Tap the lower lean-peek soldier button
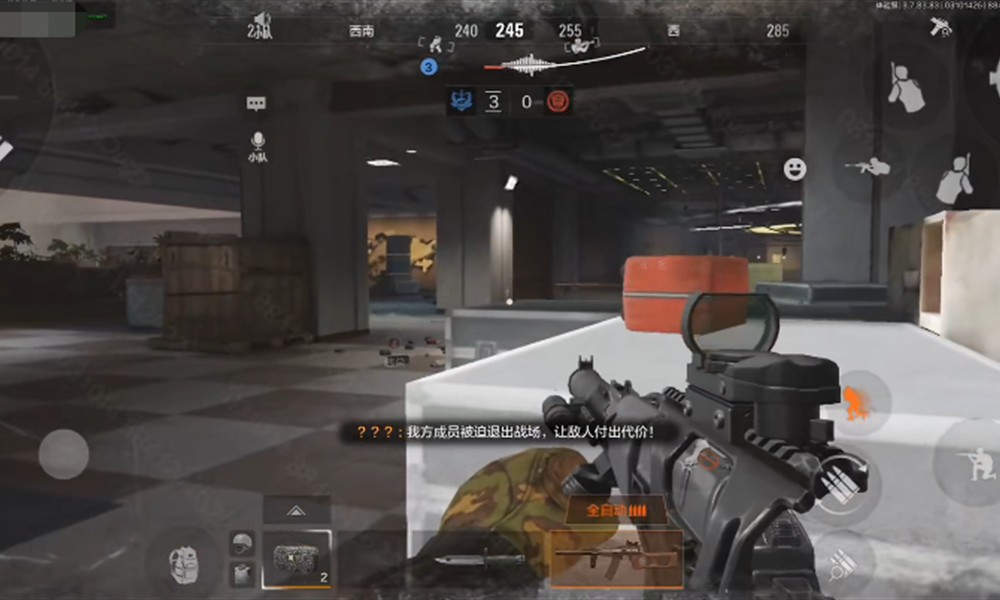This screenshot has width=1000, height=600. click(955, 180)
